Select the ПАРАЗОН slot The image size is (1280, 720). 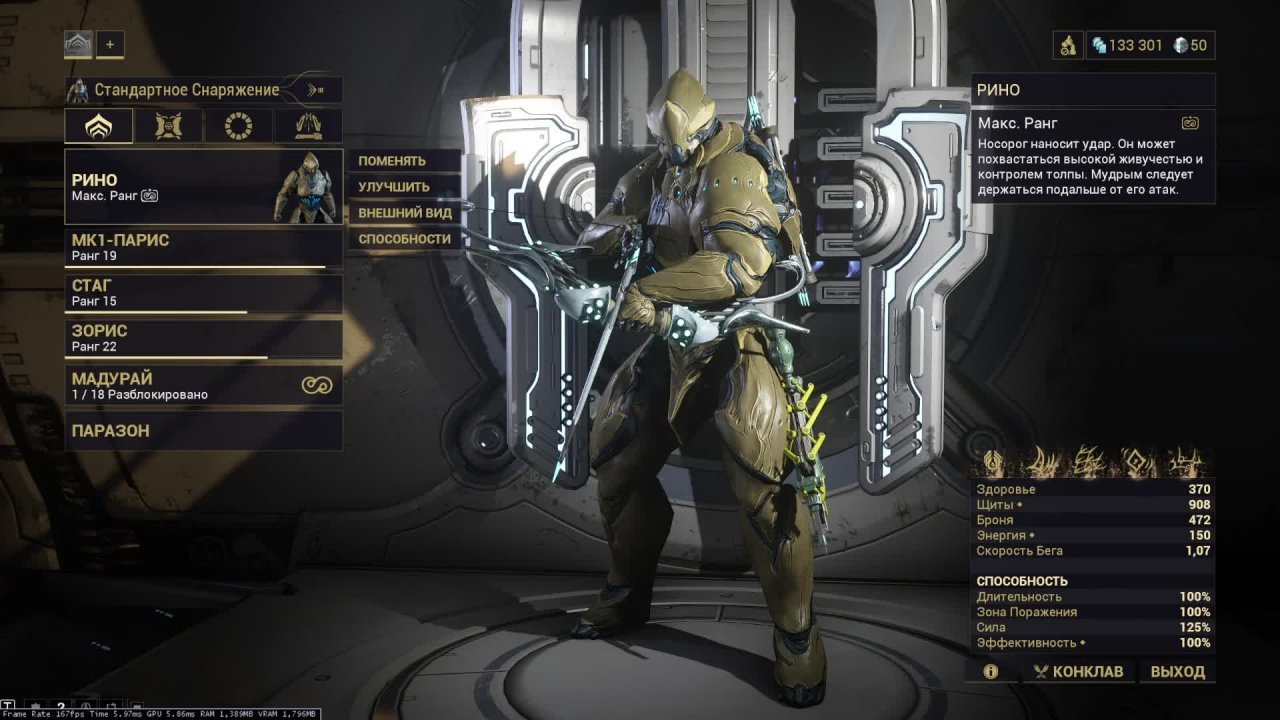(203, 431)
